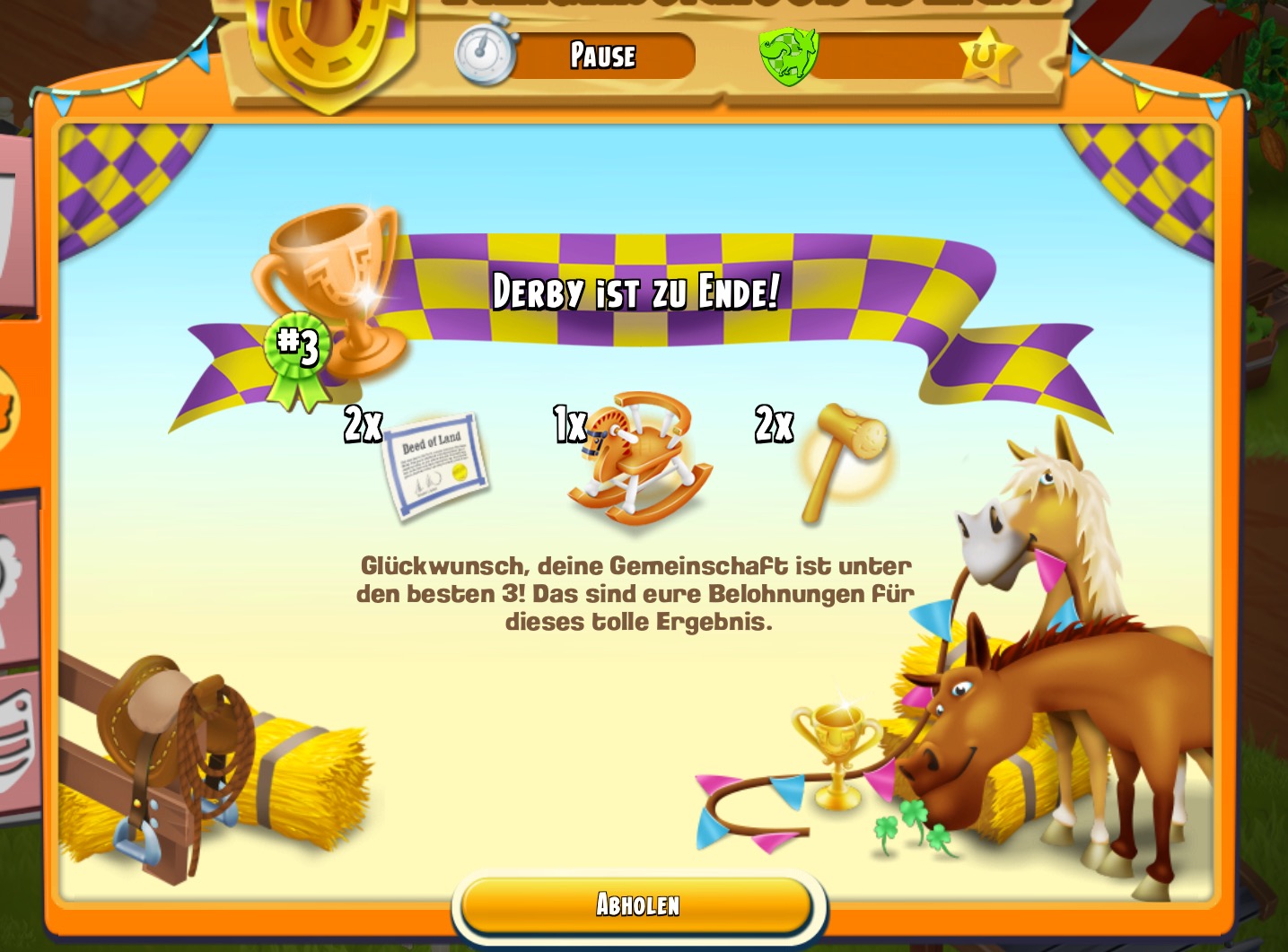The width and height of the screenshot is (1288, 952).
Task: Tap the bronze trophy with #3 rosette
Action: pos(328,296)
